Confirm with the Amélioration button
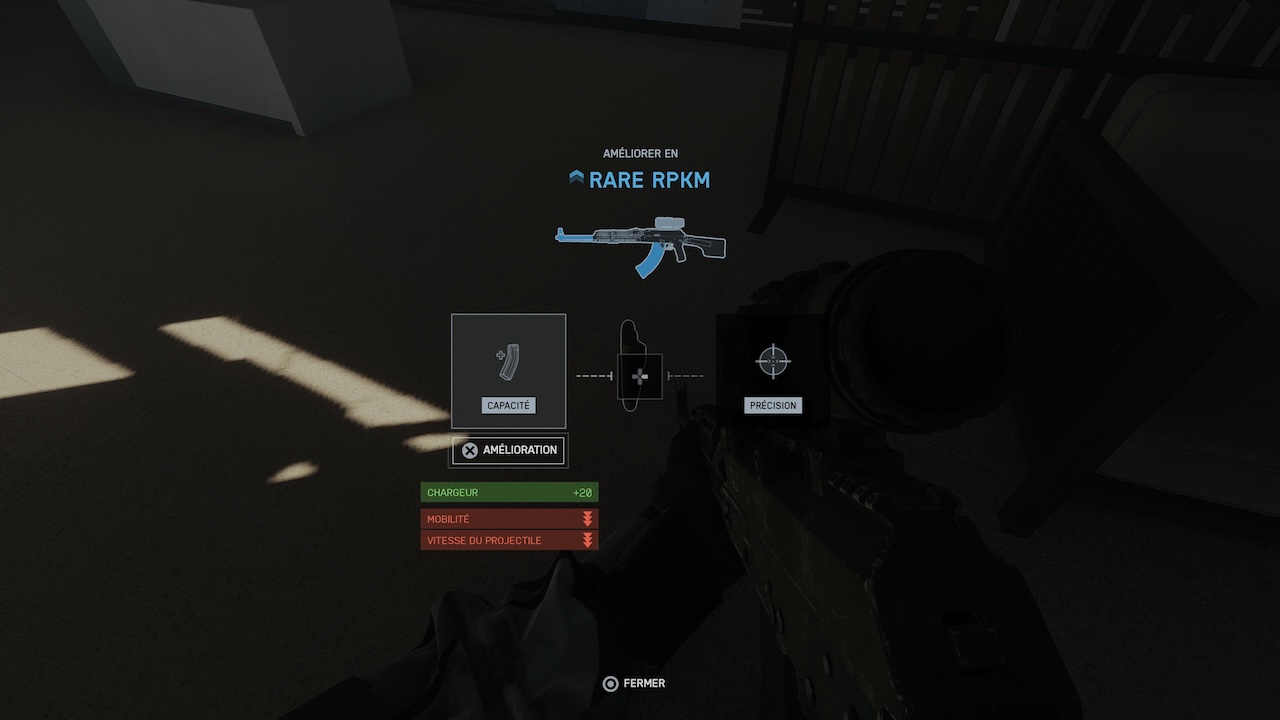This screenshot has height=720, width=1280. coord(509,450)
